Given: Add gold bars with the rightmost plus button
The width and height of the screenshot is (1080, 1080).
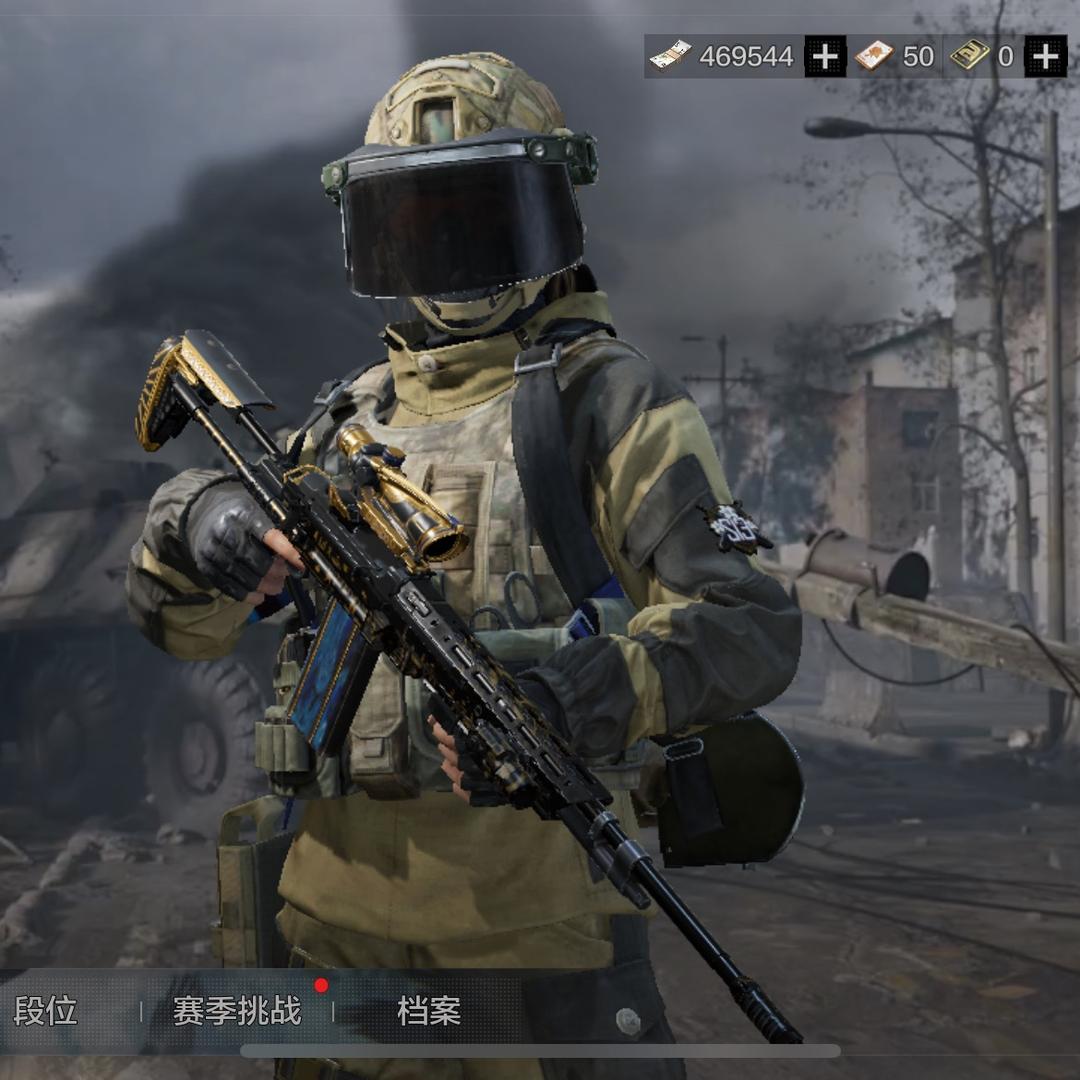Looking at the screenshot, I should click(1046, 56).
